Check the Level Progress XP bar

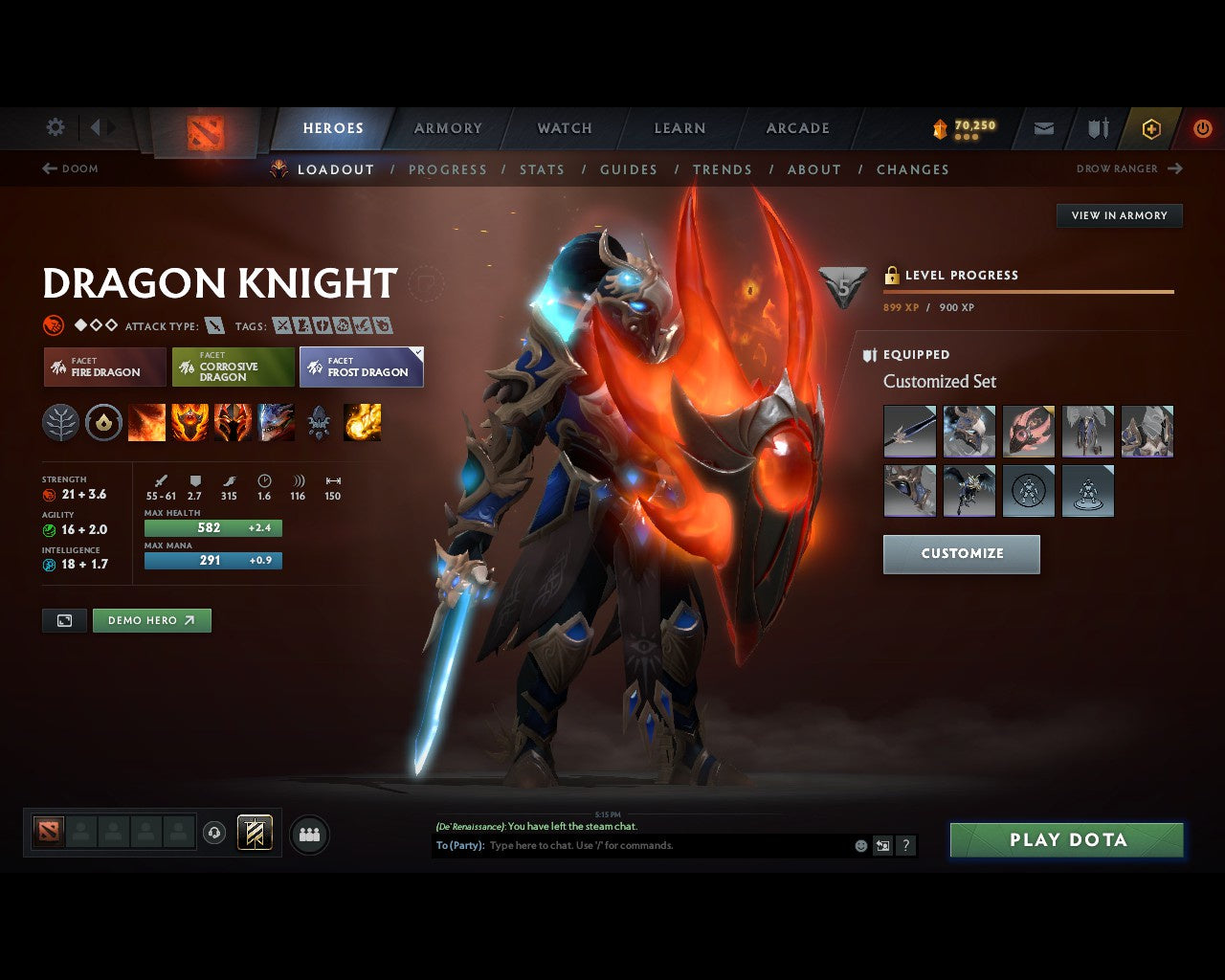[1029, 290]
